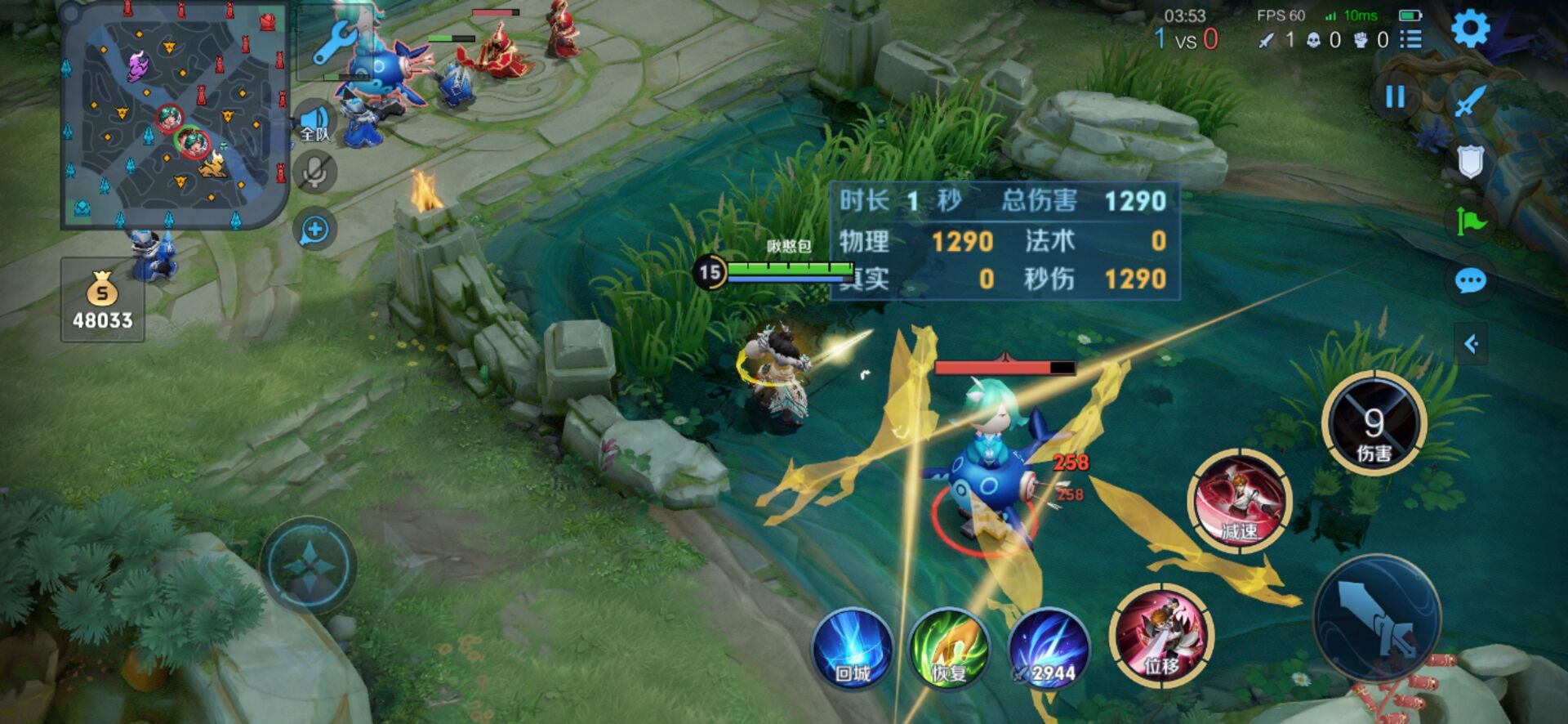Open the scoreboard list icon
The width and height of the screenshot is (1568, 724).
(x=1410, y=39)
